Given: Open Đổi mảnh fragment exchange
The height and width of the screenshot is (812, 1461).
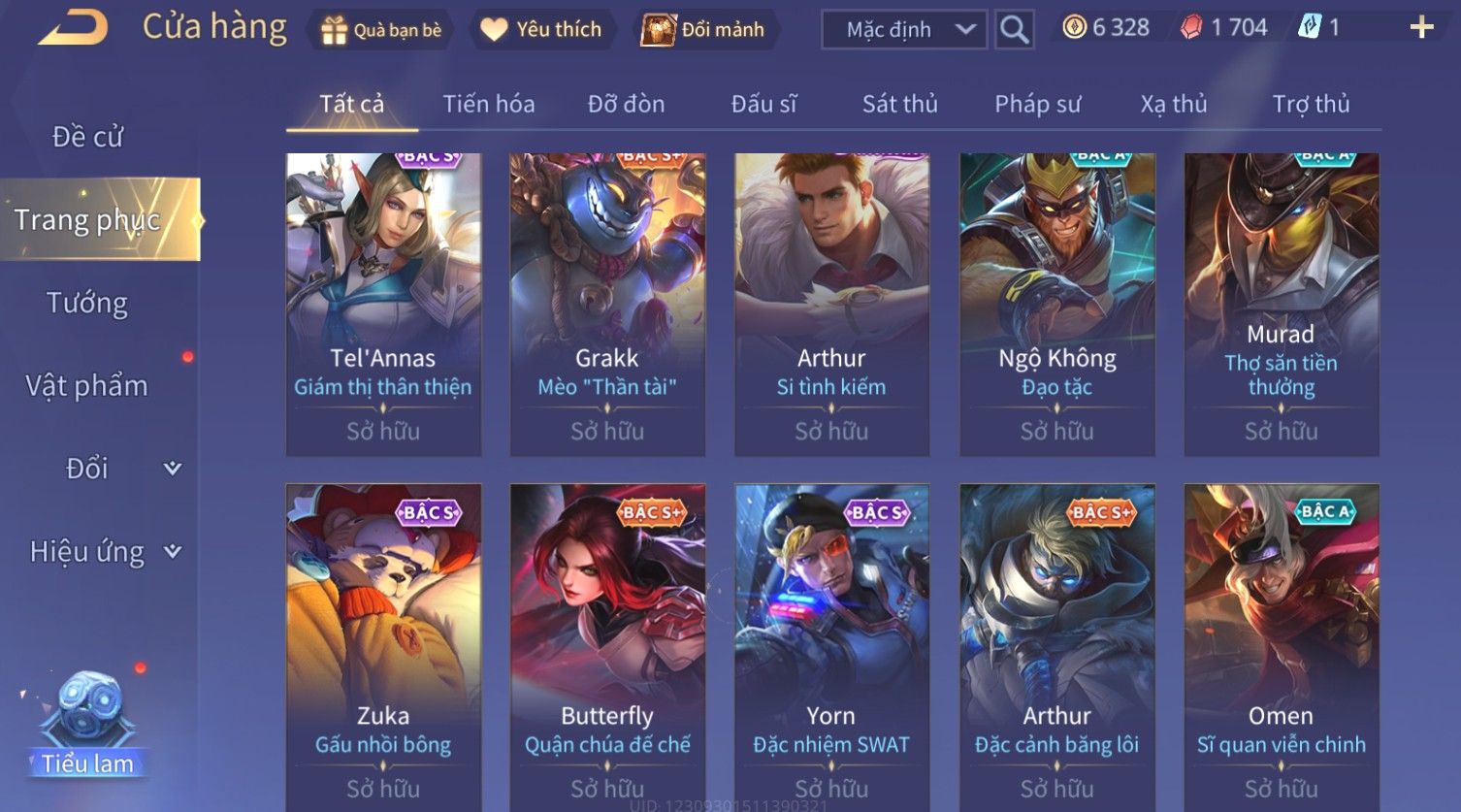Looking at the screenshot, I should pos(703,30).
